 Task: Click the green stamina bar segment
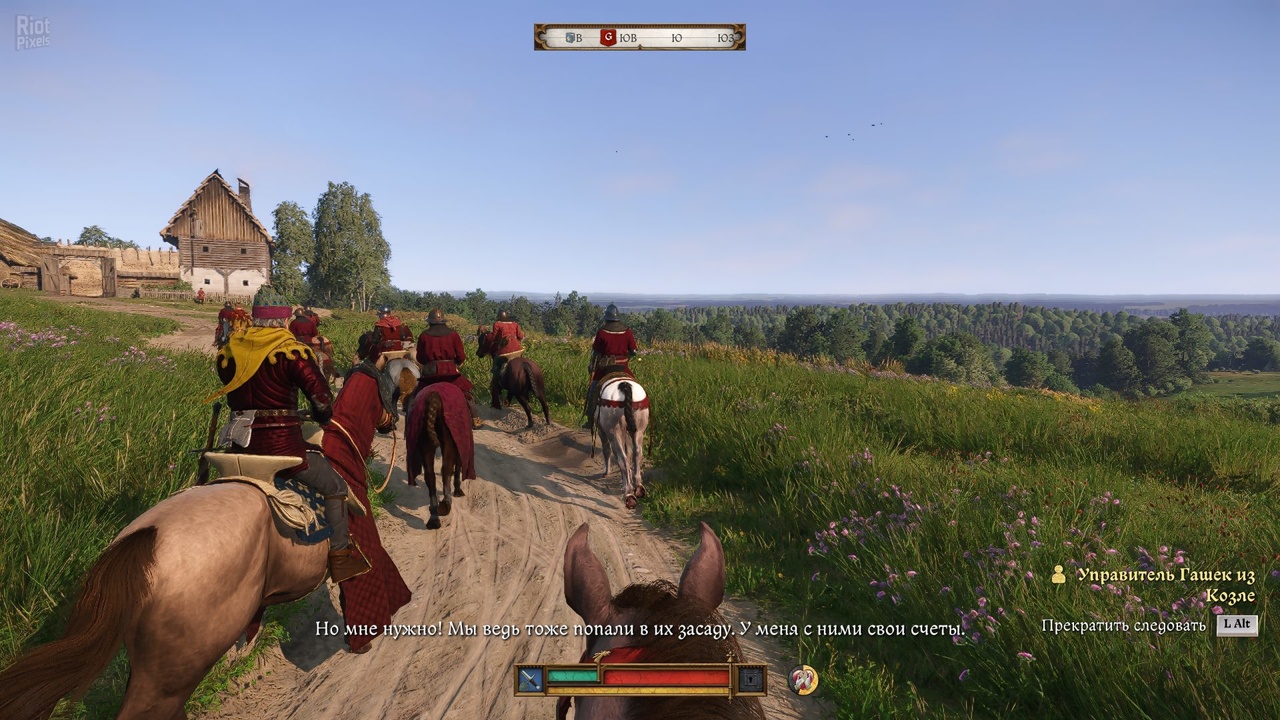(x=572, y=675)
